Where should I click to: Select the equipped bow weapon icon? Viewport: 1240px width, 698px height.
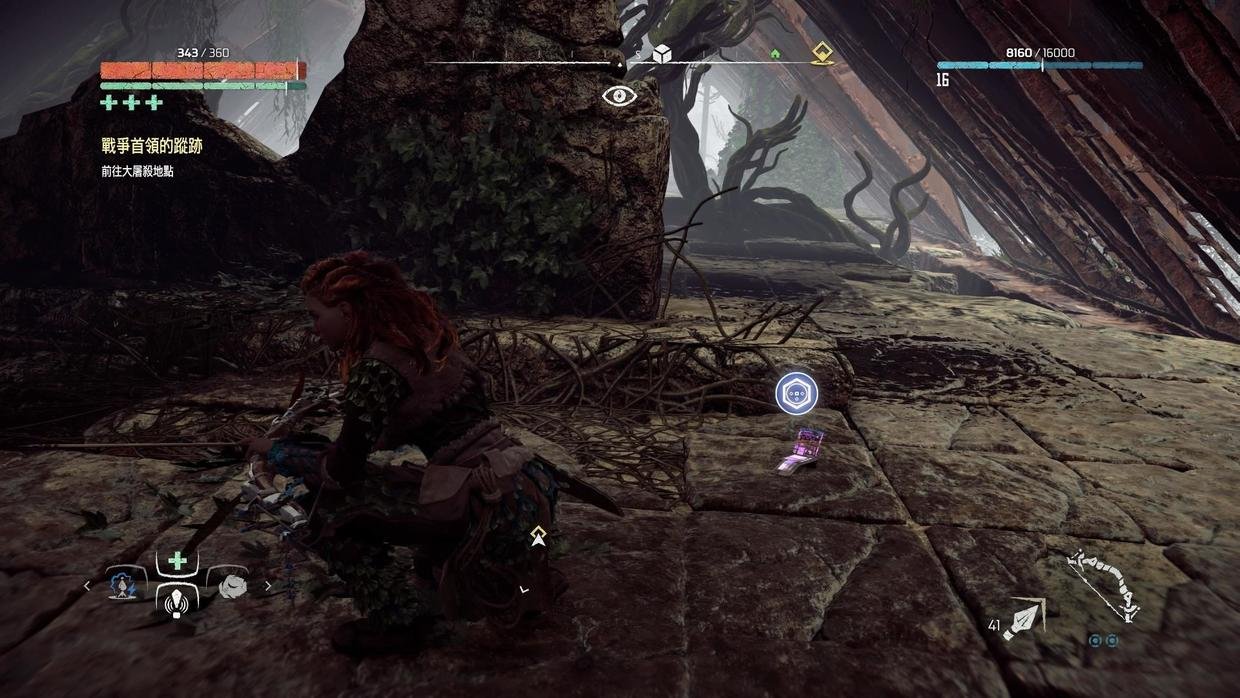tap(1104, 588)
